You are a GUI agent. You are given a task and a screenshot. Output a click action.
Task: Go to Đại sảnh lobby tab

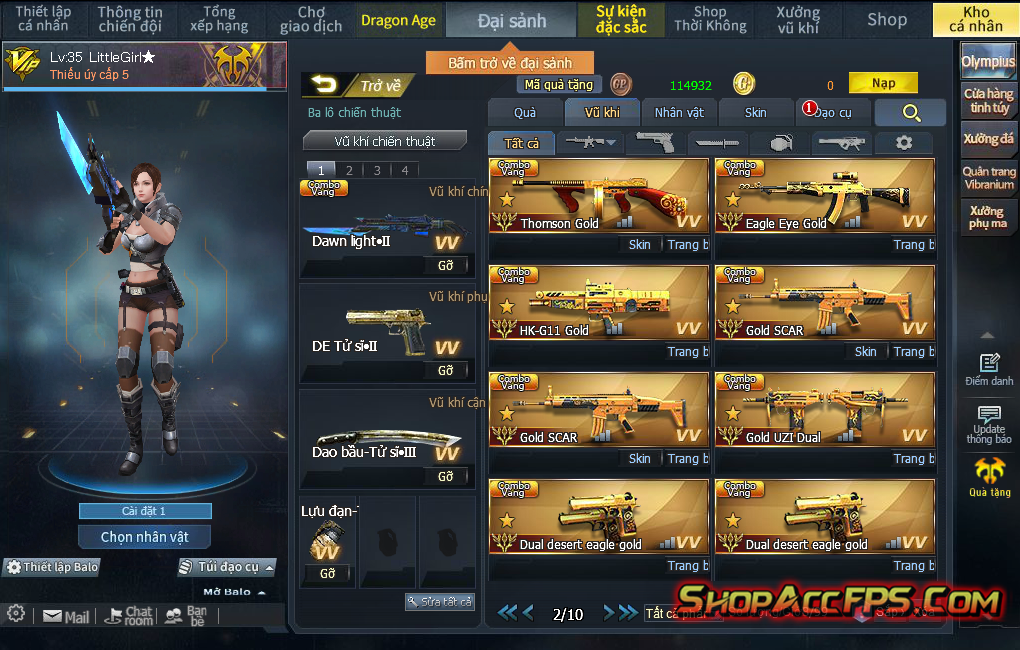click(511, 20)
